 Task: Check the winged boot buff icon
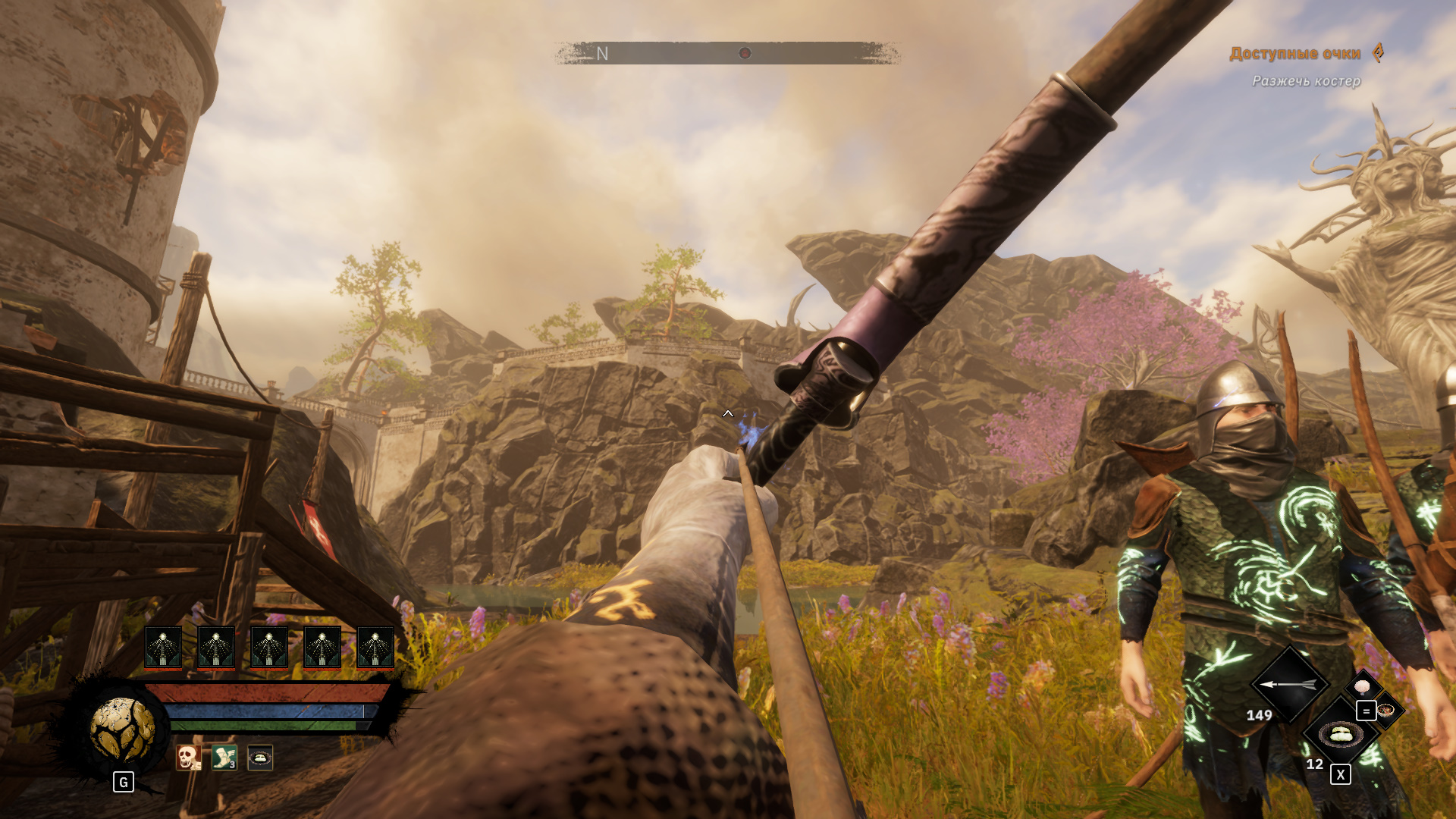[x=224, y=757]
